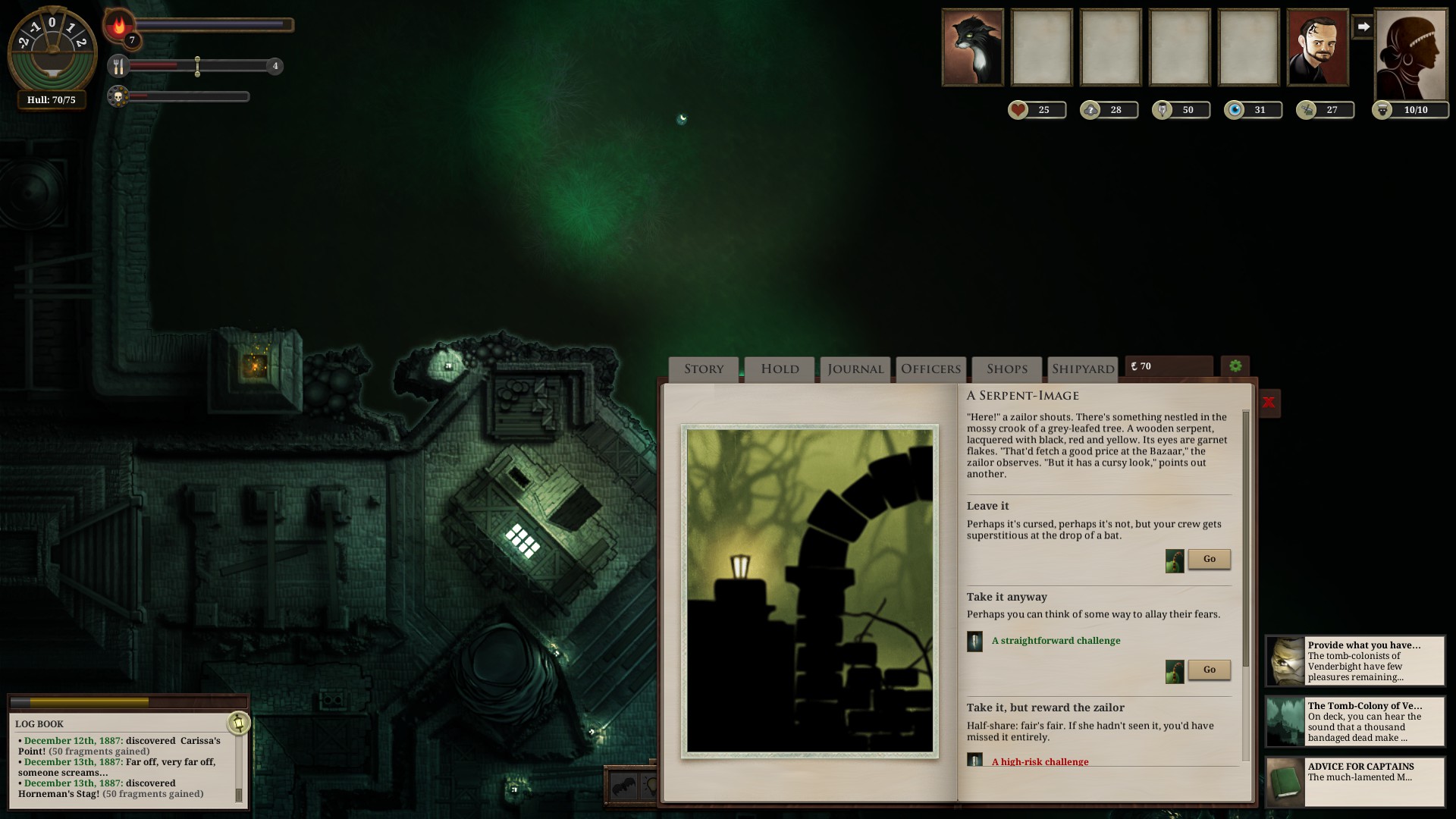
Task: Select the Mirrors quality icon showing 27
Action: tap(1306, 109)
